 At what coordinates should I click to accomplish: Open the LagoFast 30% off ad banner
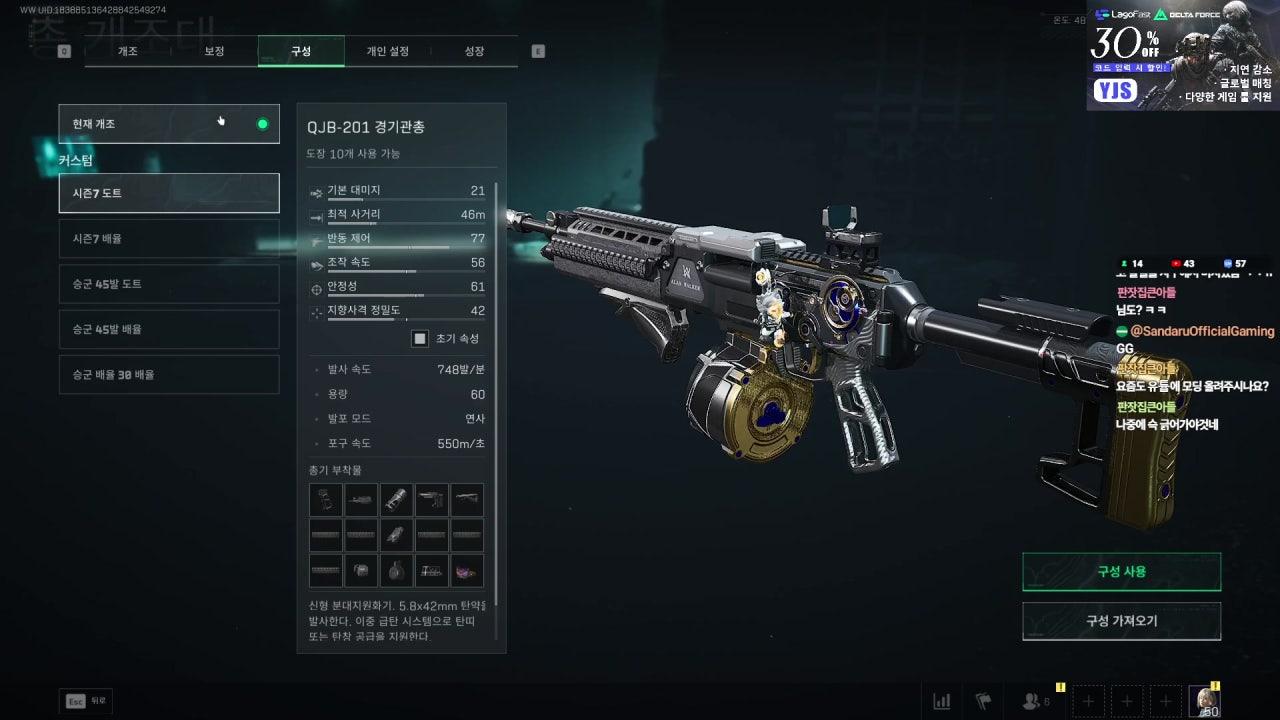point(1182,55)
